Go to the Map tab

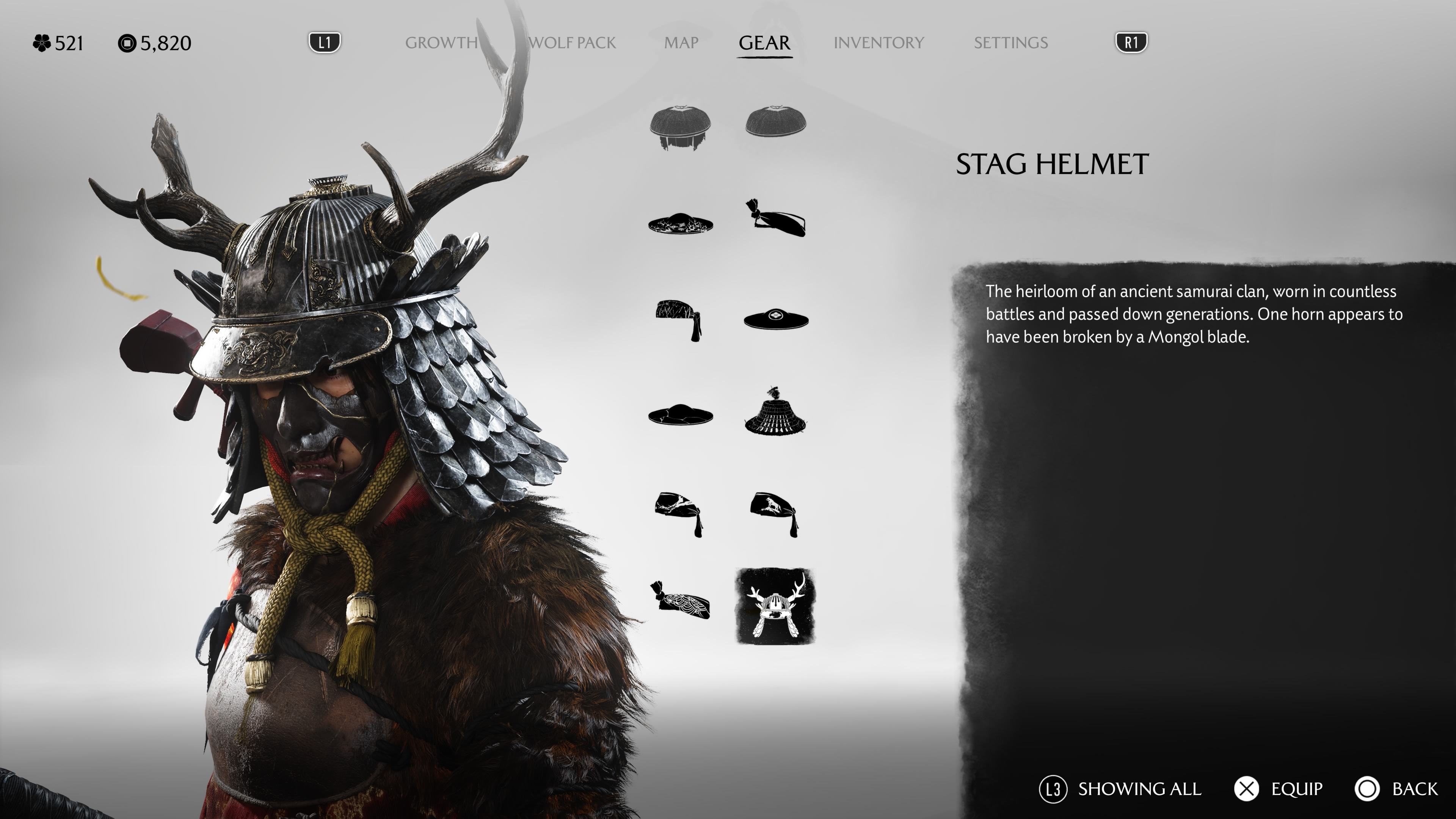click(x=681, y=43)
